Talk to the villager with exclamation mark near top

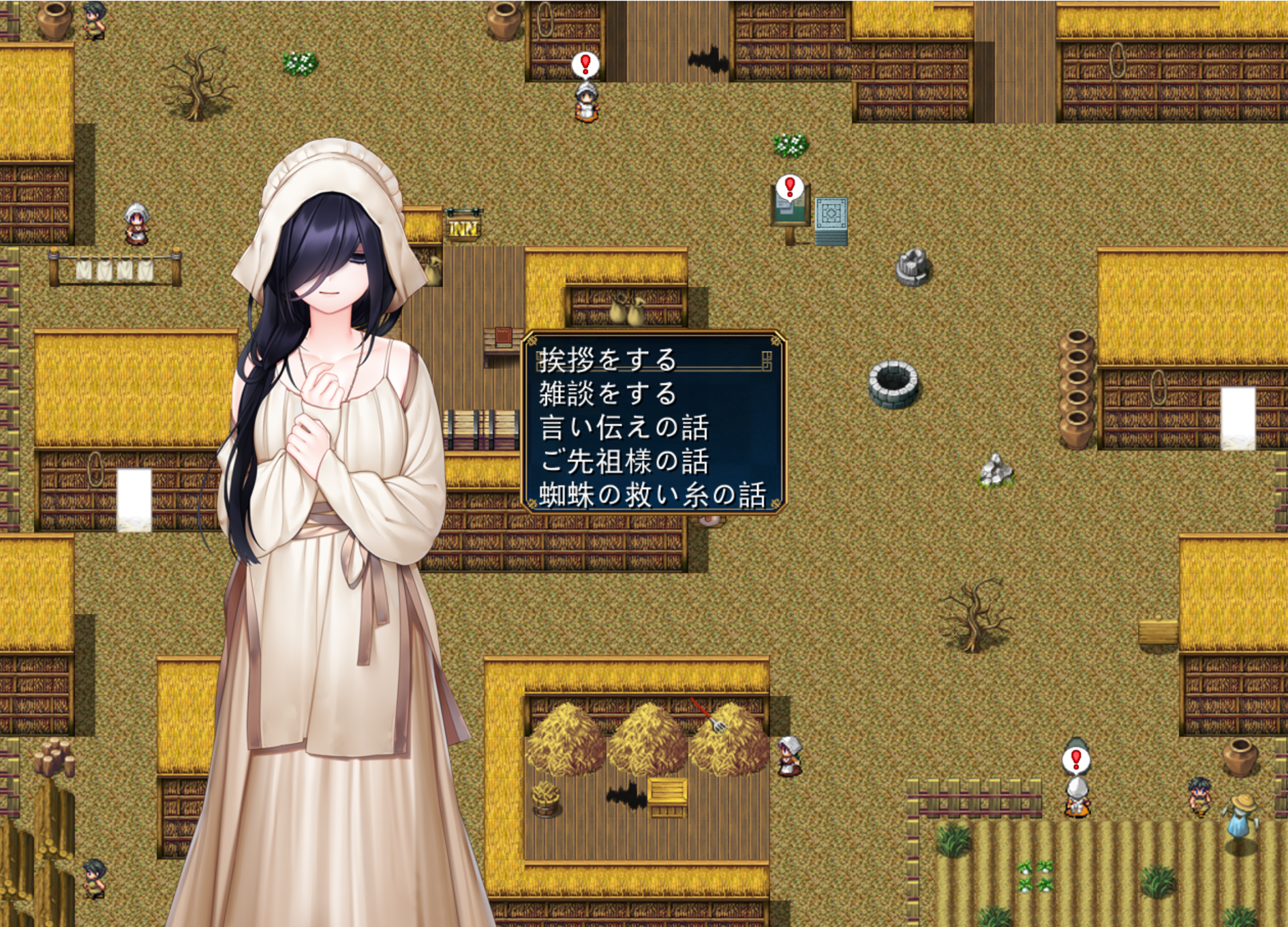(x=587, y=104)
